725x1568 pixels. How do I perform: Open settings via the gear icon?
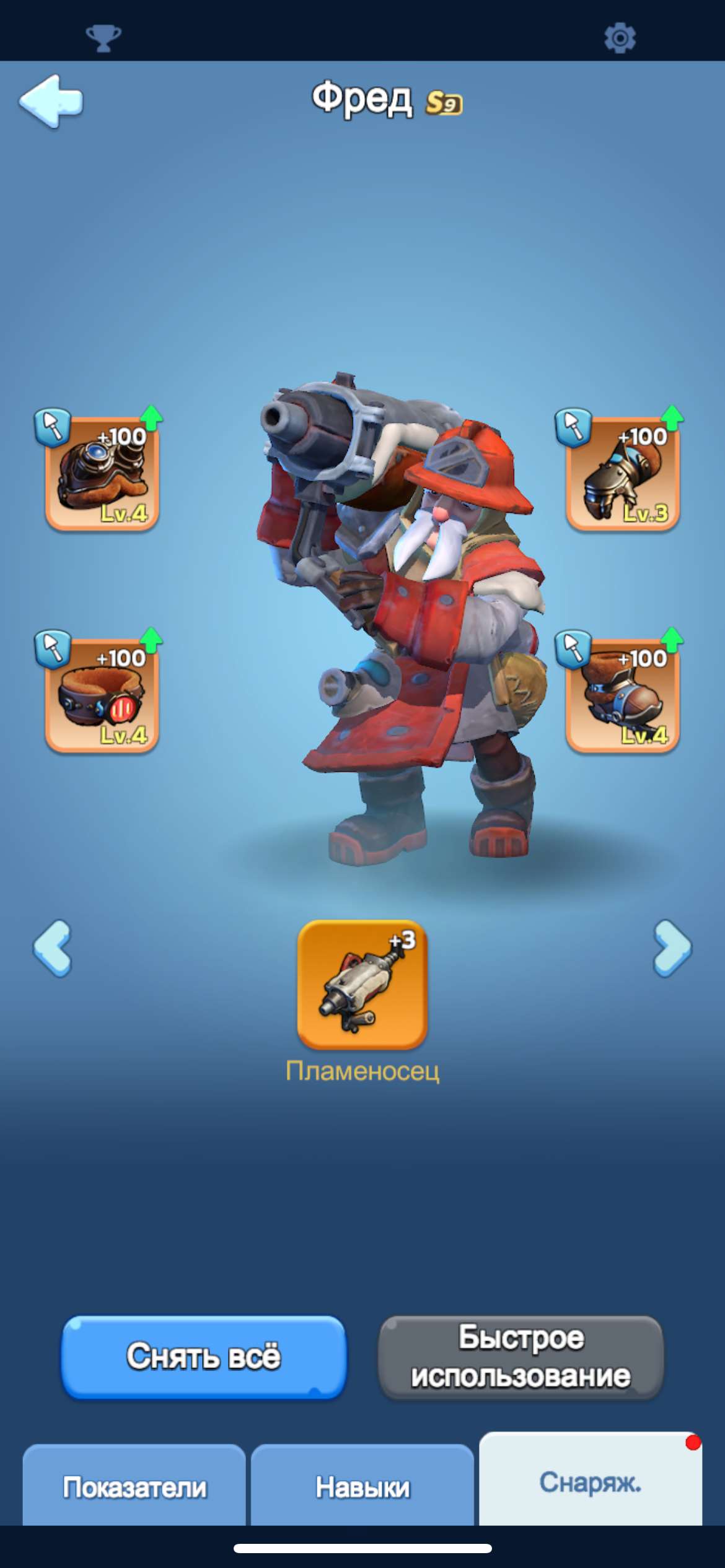[620, 38]
